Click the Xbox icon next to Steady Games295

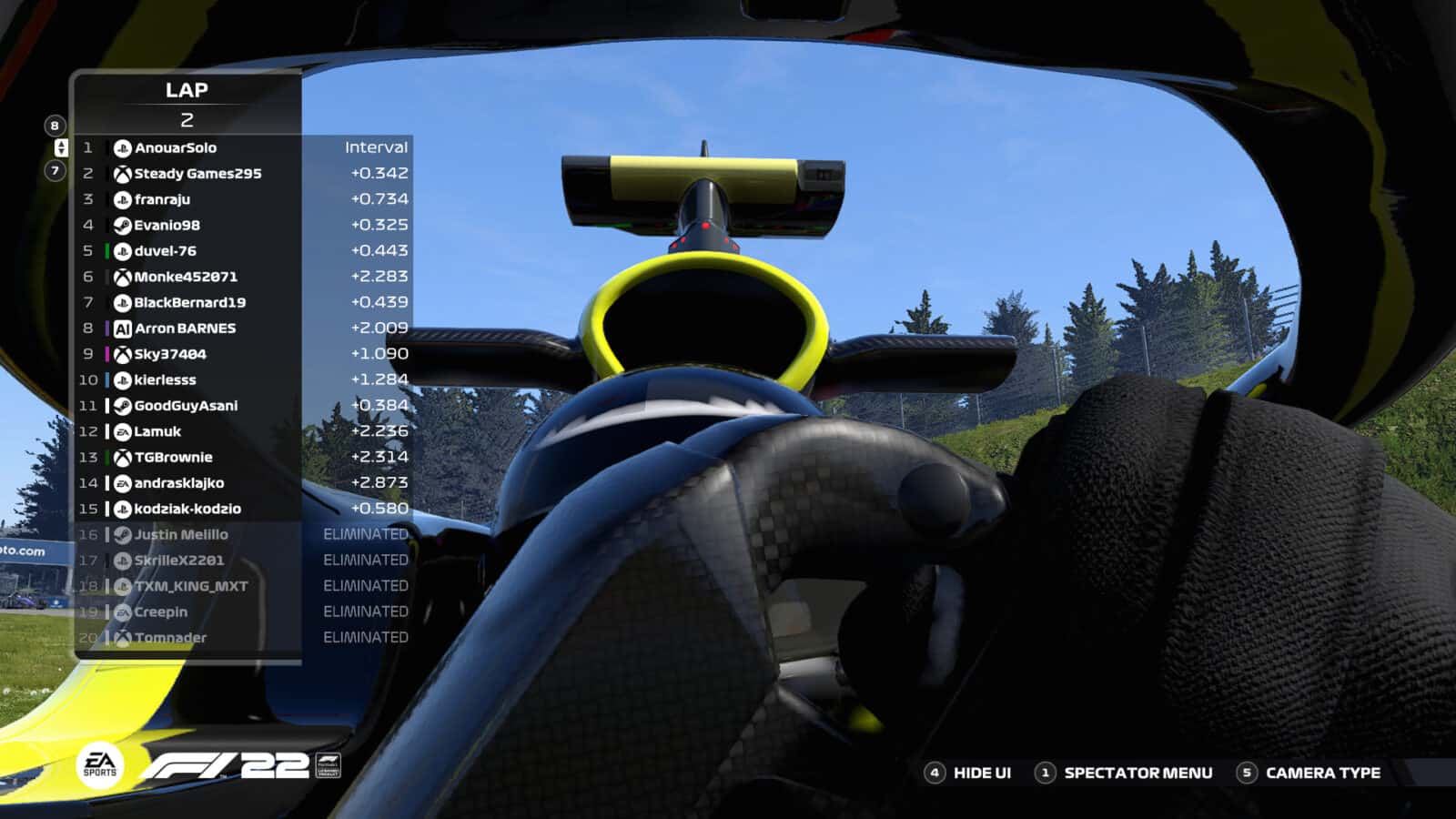(121, 172)
